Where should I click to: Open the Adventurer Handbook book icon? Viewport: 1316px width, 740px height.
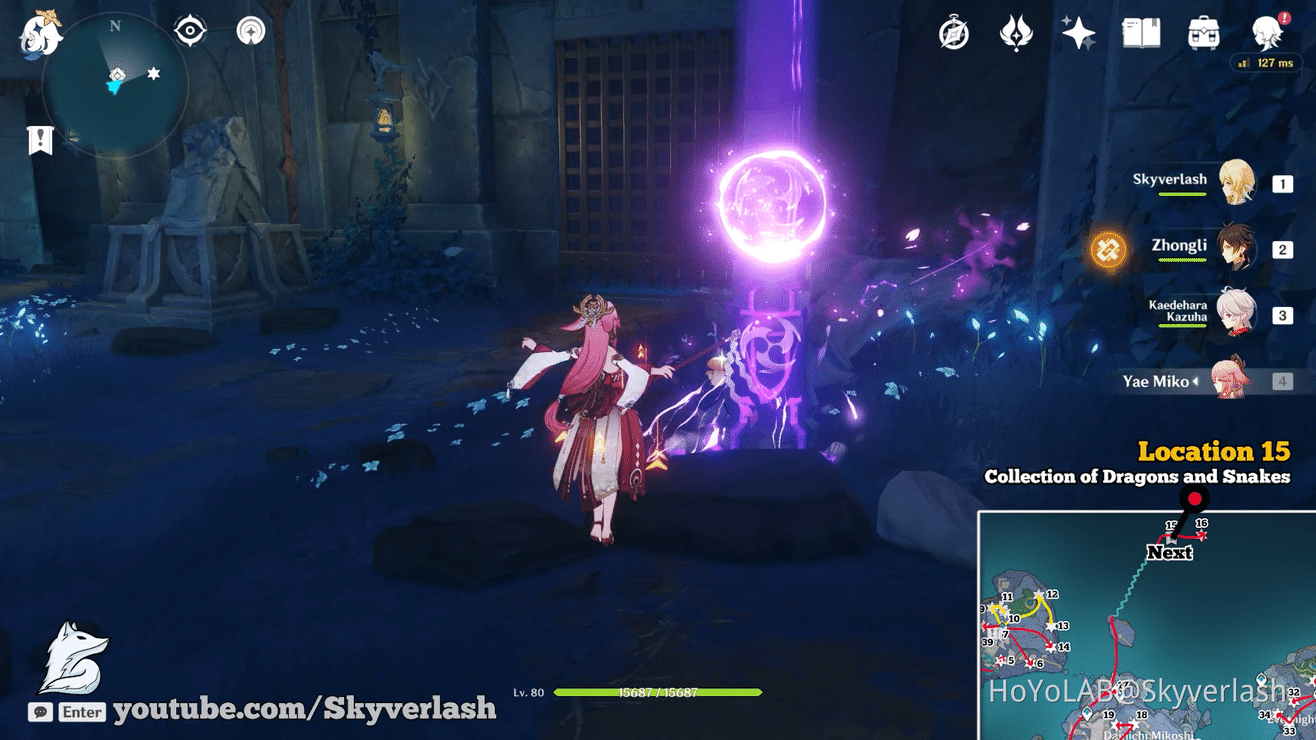point(1140,33)
